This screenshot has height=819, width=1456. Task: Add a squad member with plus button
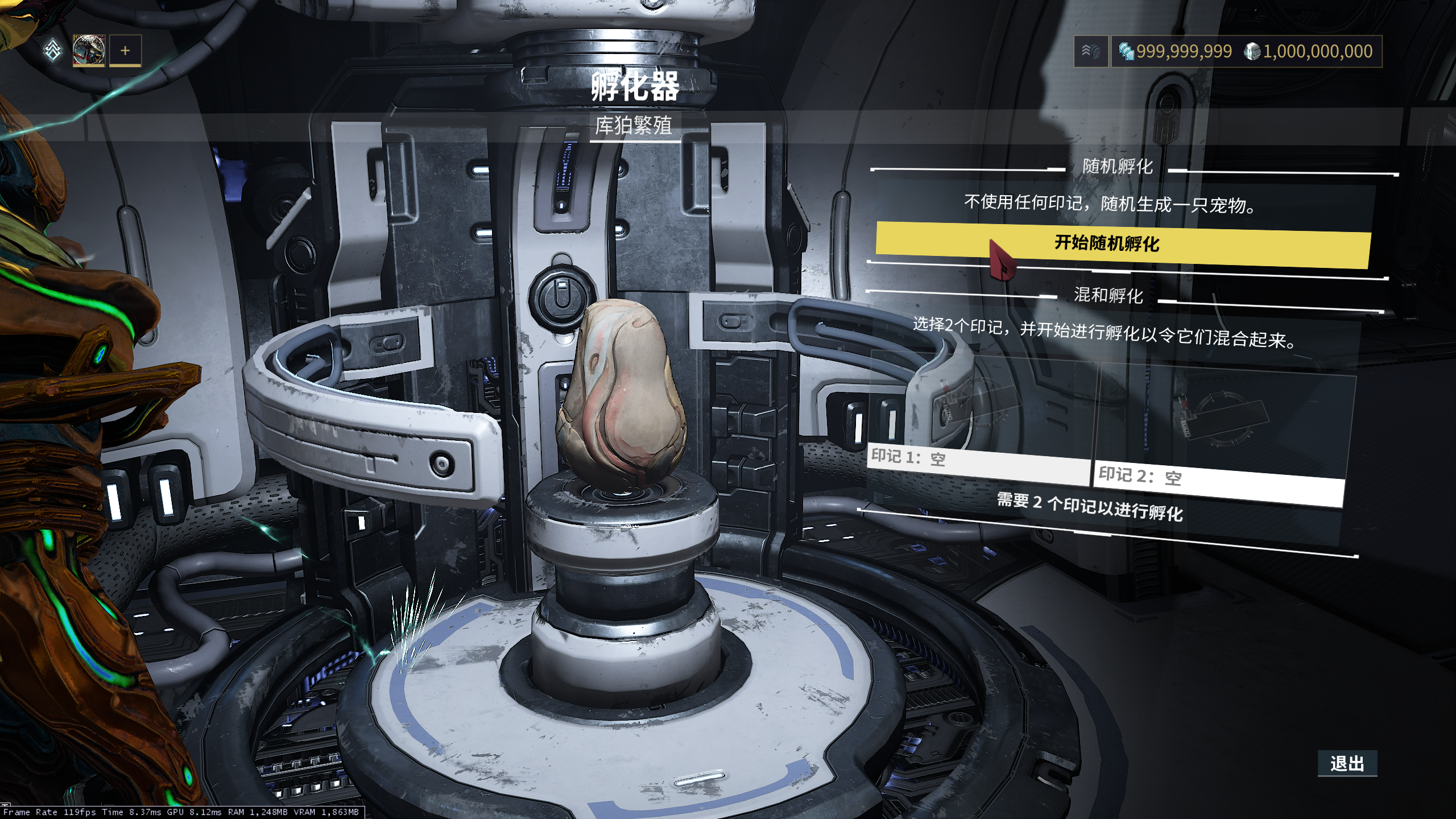click(x=125, y=51)
